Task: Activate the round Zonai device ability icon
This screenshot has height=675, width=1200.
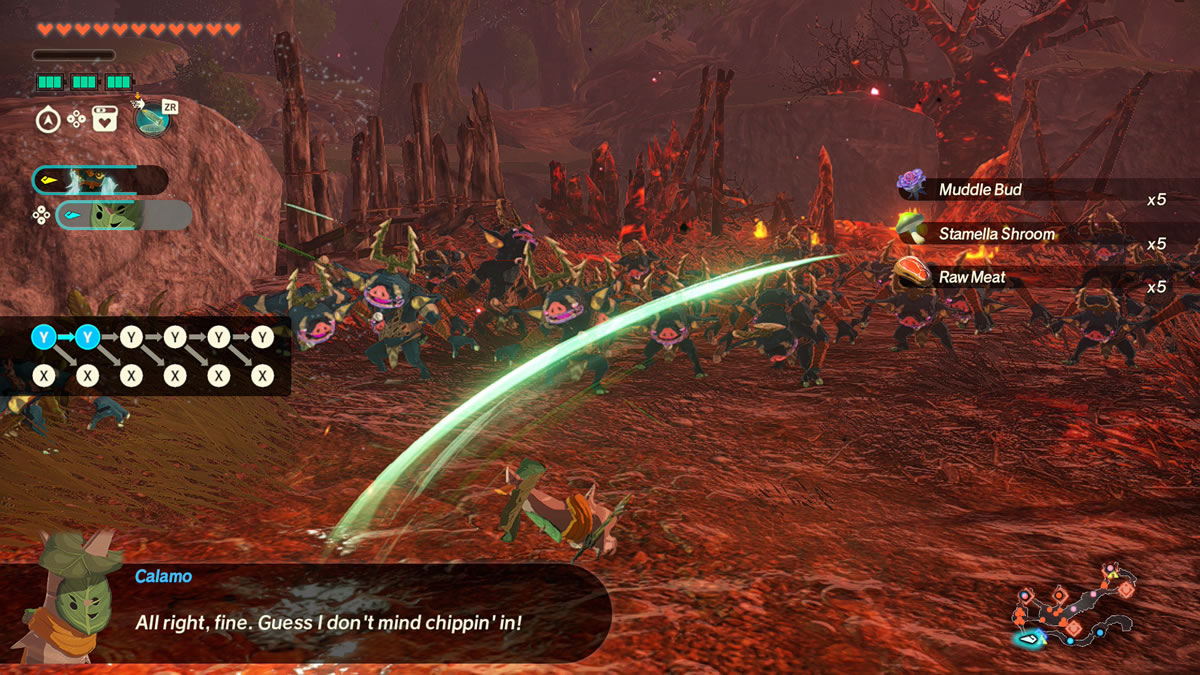Action: tap(152, 121)
